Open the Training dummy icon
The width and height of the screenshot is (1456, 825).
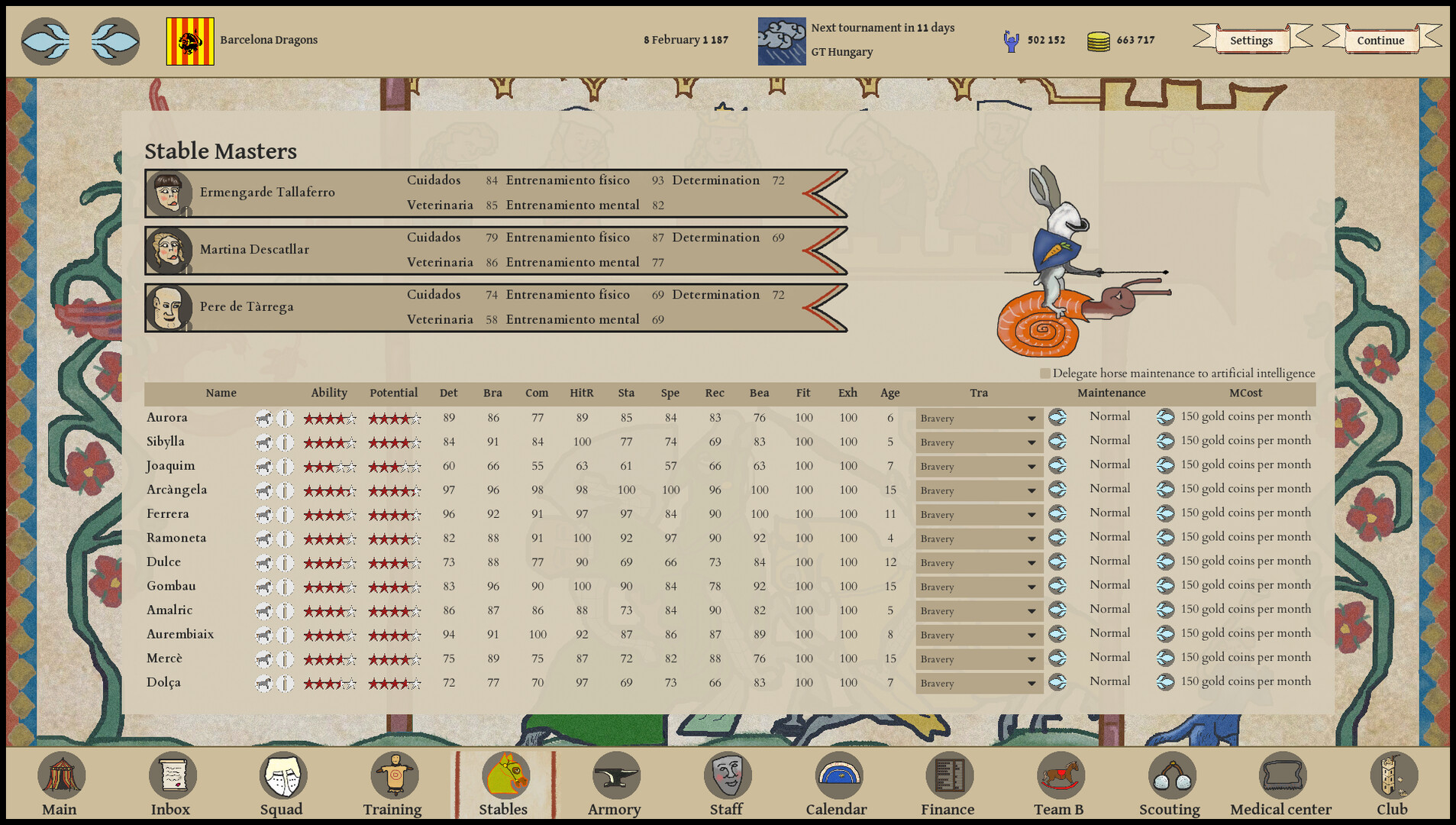click(x=393, y=775)
